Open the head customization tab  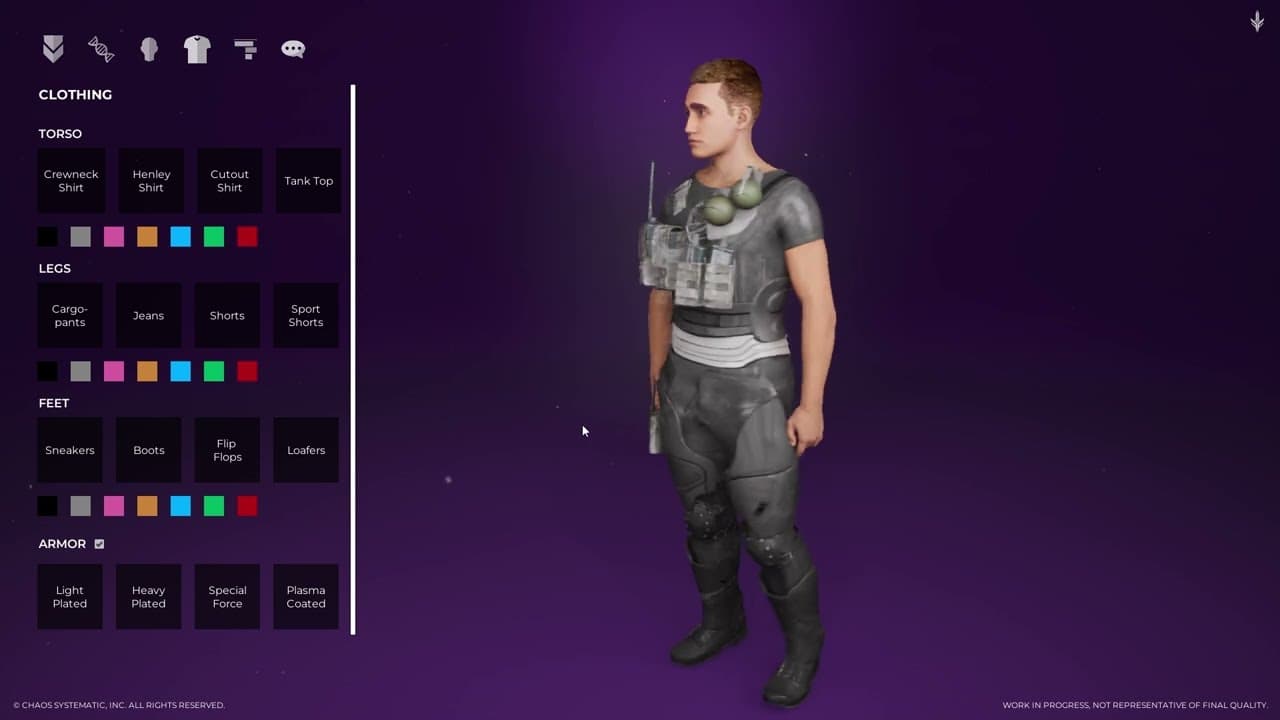coord(149,49)
